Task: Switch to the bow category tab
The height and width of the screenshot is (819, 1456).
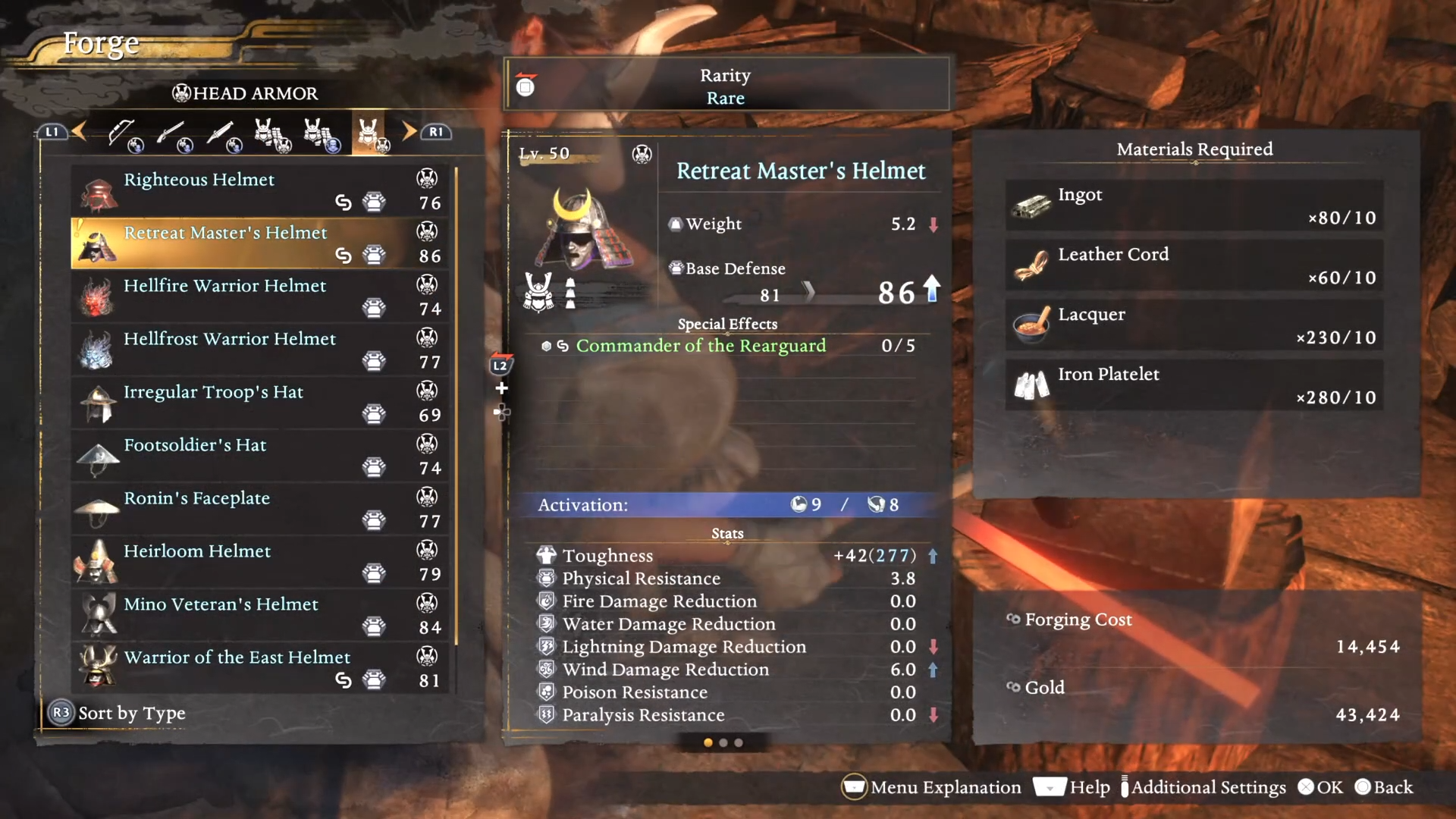Action: (124, 134)
